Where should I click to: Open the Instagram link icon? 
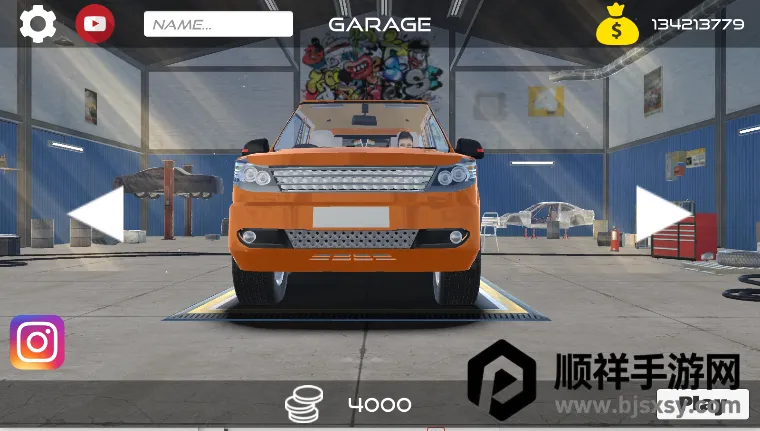tap(37, 343)
